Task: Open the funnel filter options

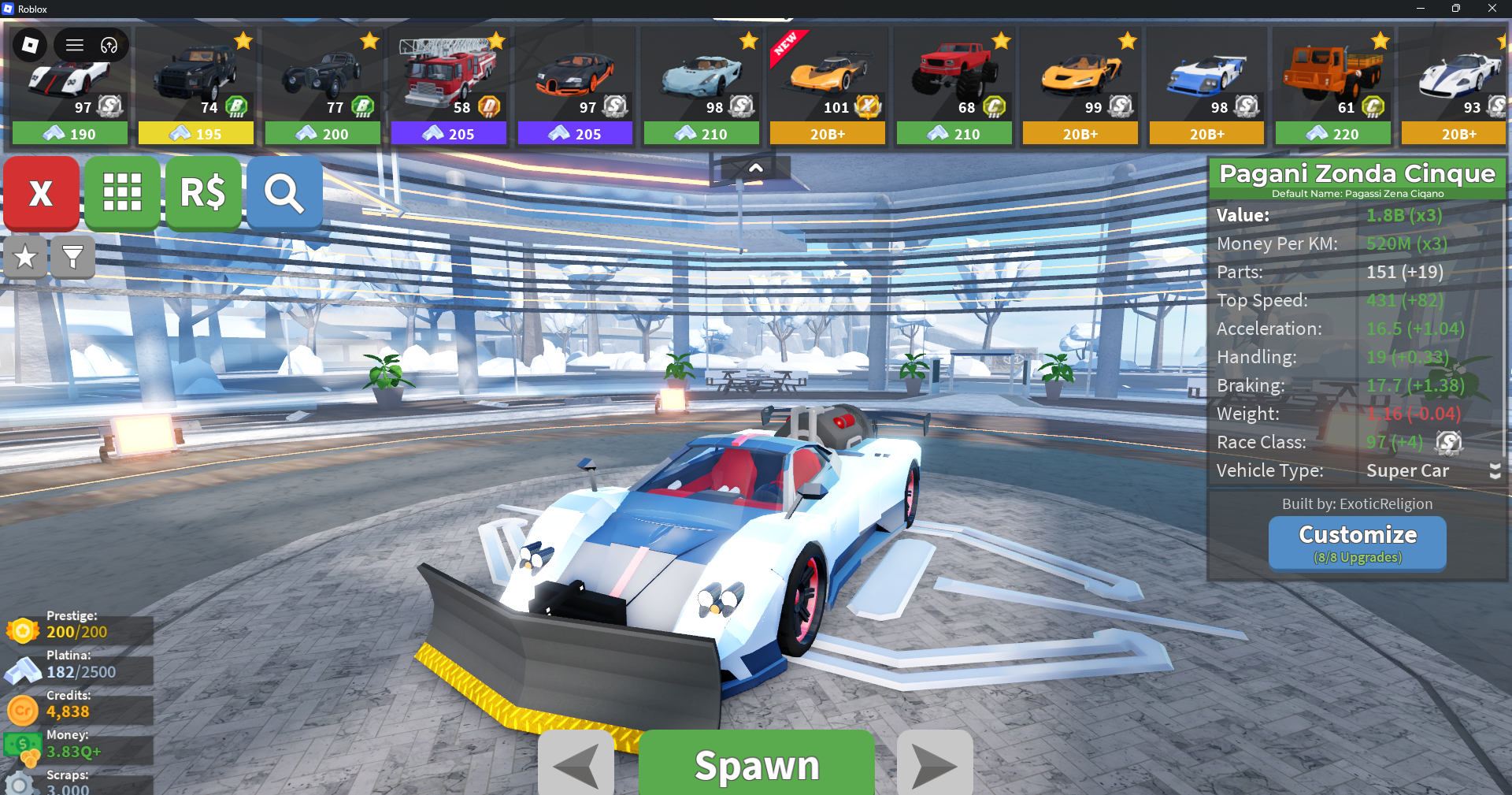Action: pos(72,257)
